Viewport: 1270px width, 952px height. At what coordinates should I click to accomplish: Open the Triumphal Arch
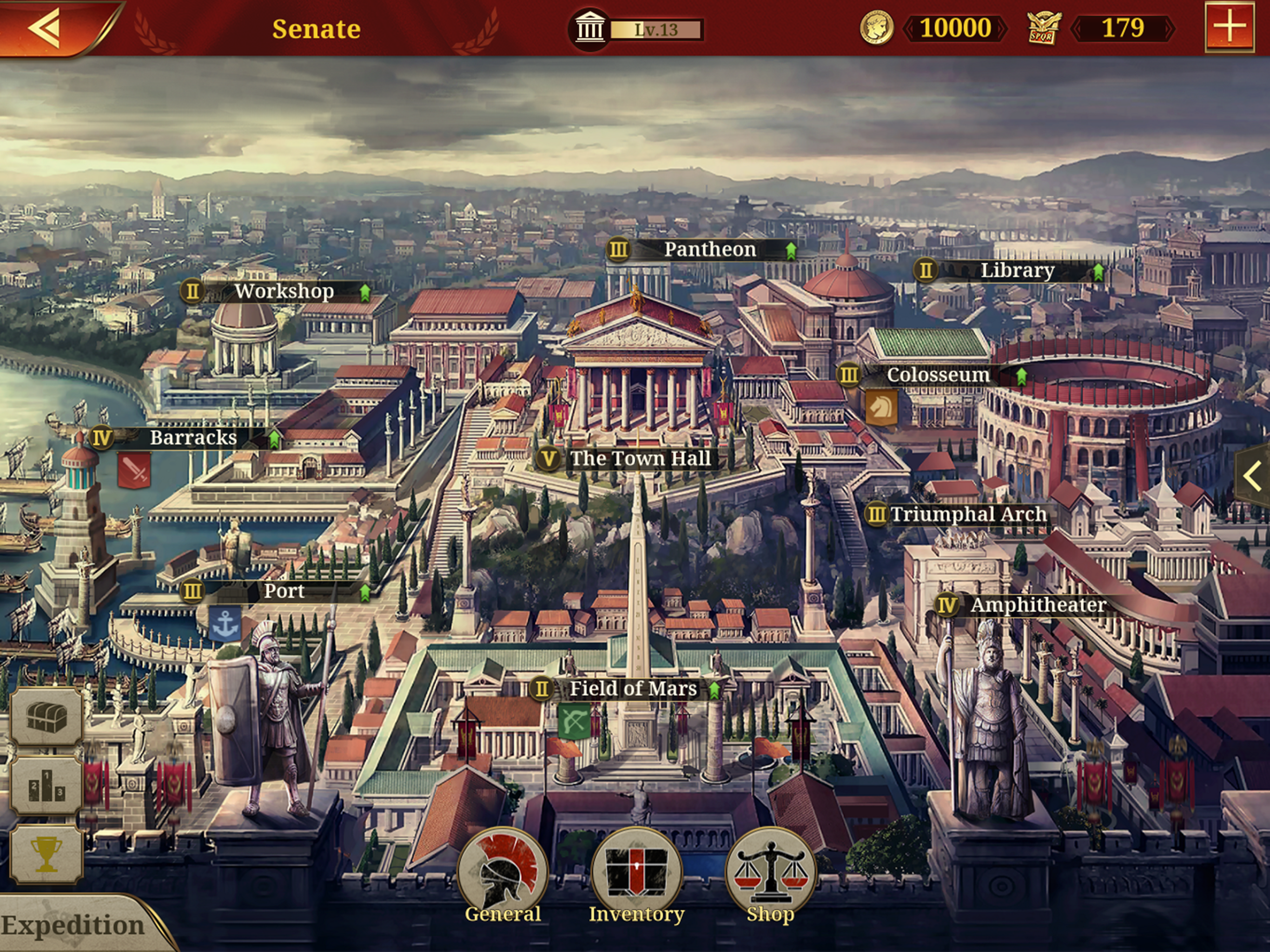click(968, 514)
